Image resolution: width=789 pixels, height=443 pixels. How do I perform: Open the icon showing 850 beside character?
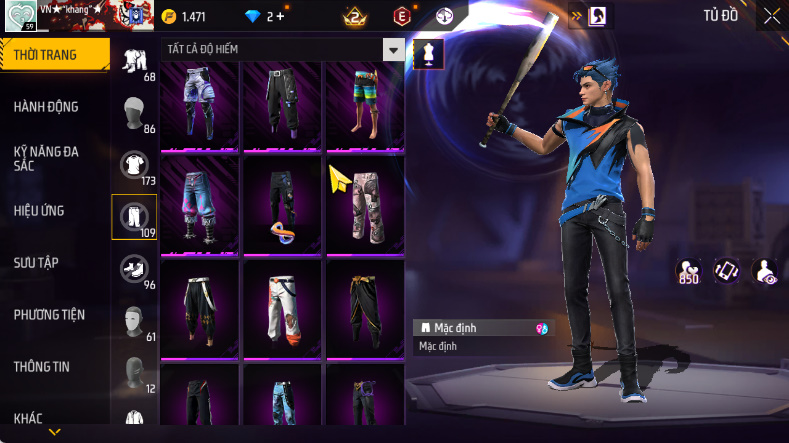click(x=688, y=271)
